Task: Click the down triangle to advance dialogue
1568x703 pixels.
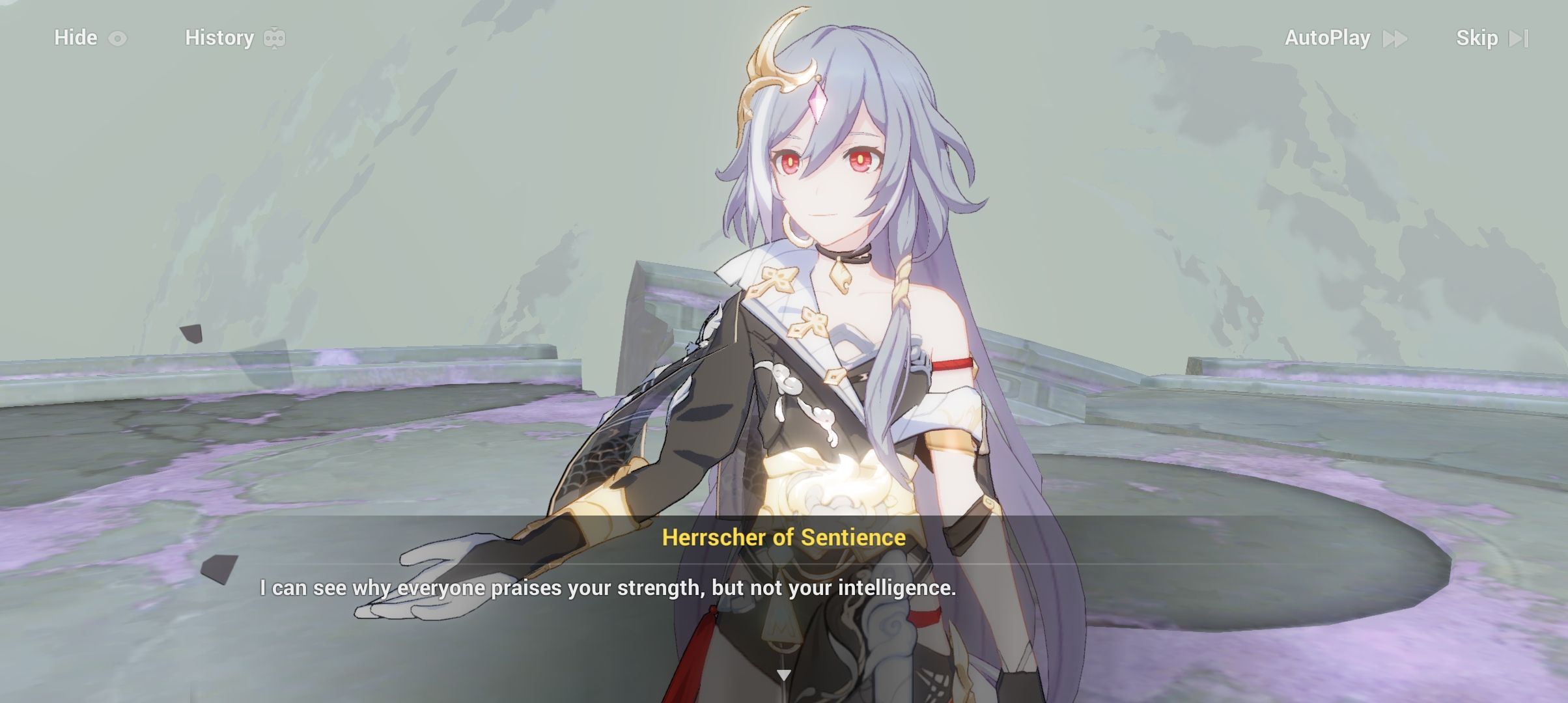Action: [784, 674]
